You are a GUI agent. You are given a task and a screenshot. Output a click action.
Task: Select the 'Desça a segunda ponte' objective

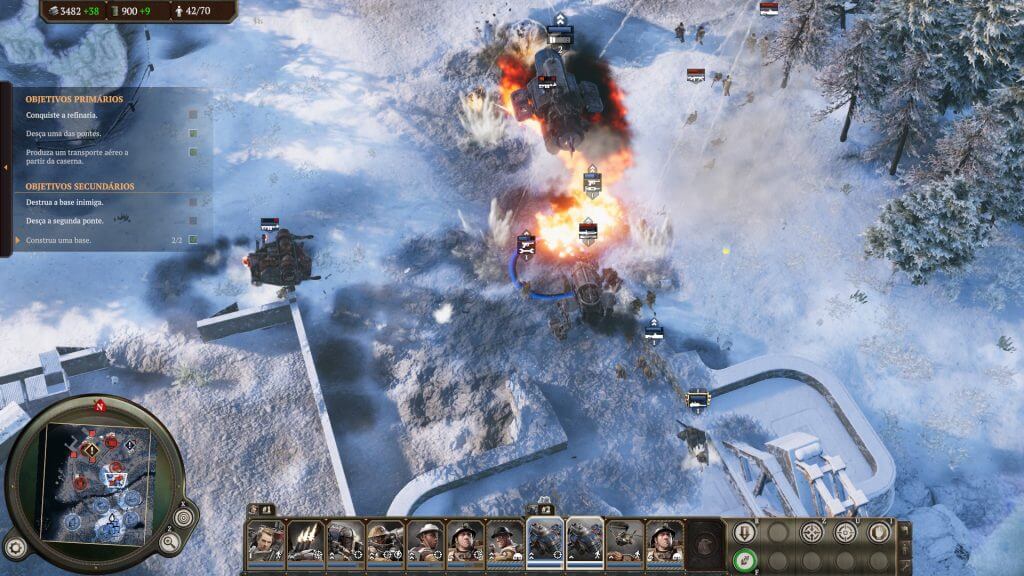[x=66, y=220]
